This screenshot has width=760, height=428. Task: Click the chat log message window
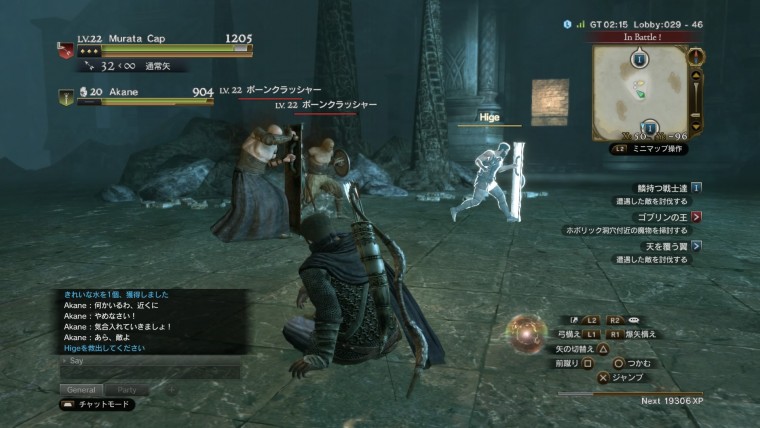pos(150,321)
